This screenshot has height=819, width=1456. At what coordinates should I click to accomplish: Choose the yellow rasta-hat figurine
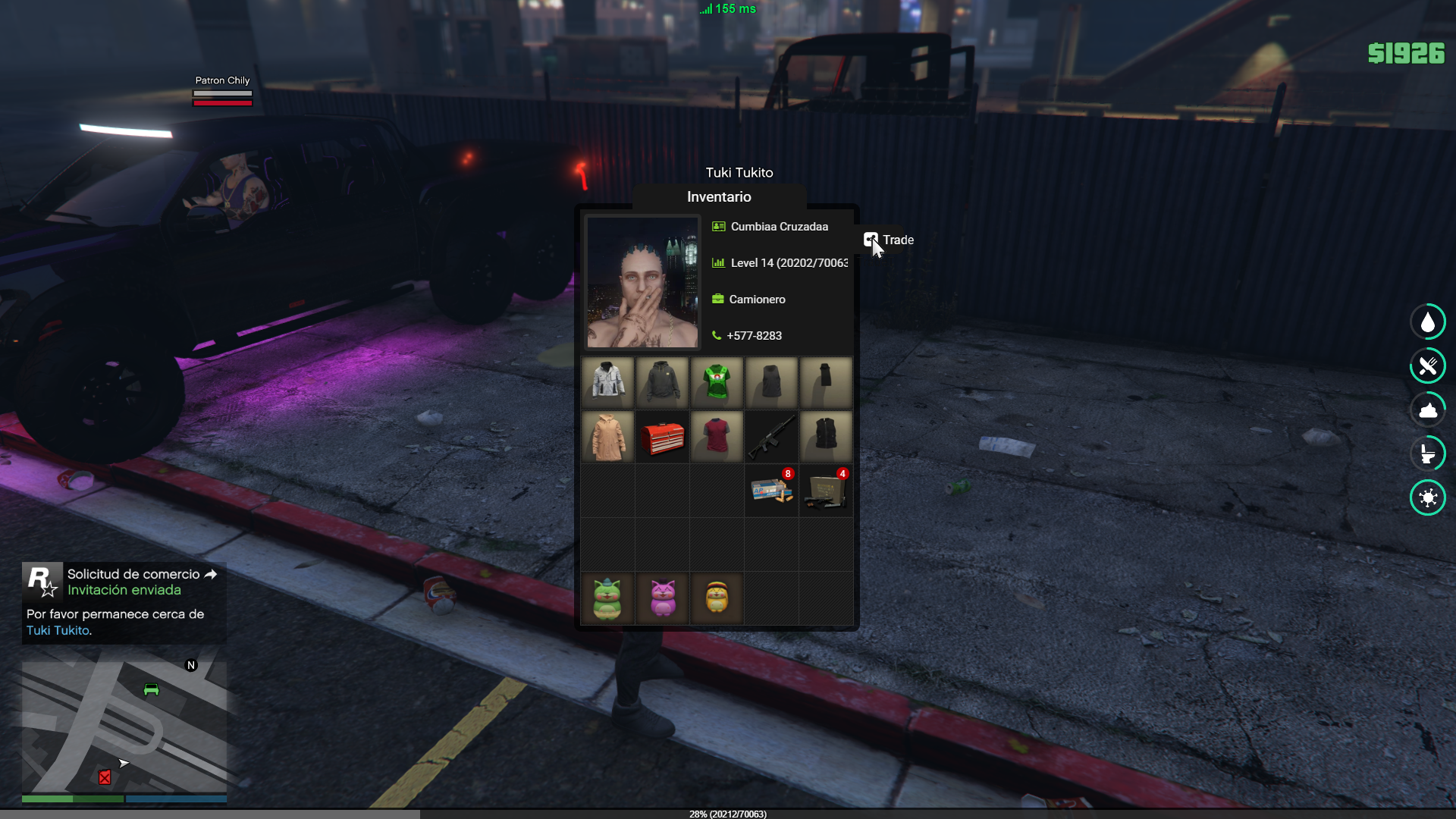[x=717, y=598]
